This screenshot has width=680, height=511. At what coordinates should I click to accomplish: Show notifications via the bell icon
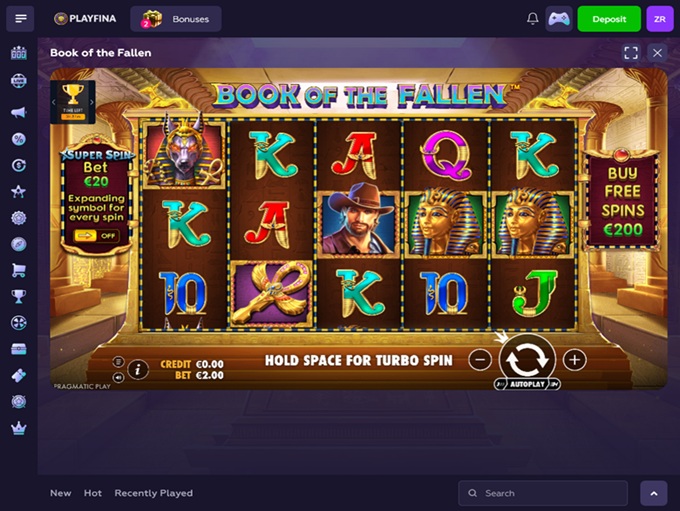532,19
